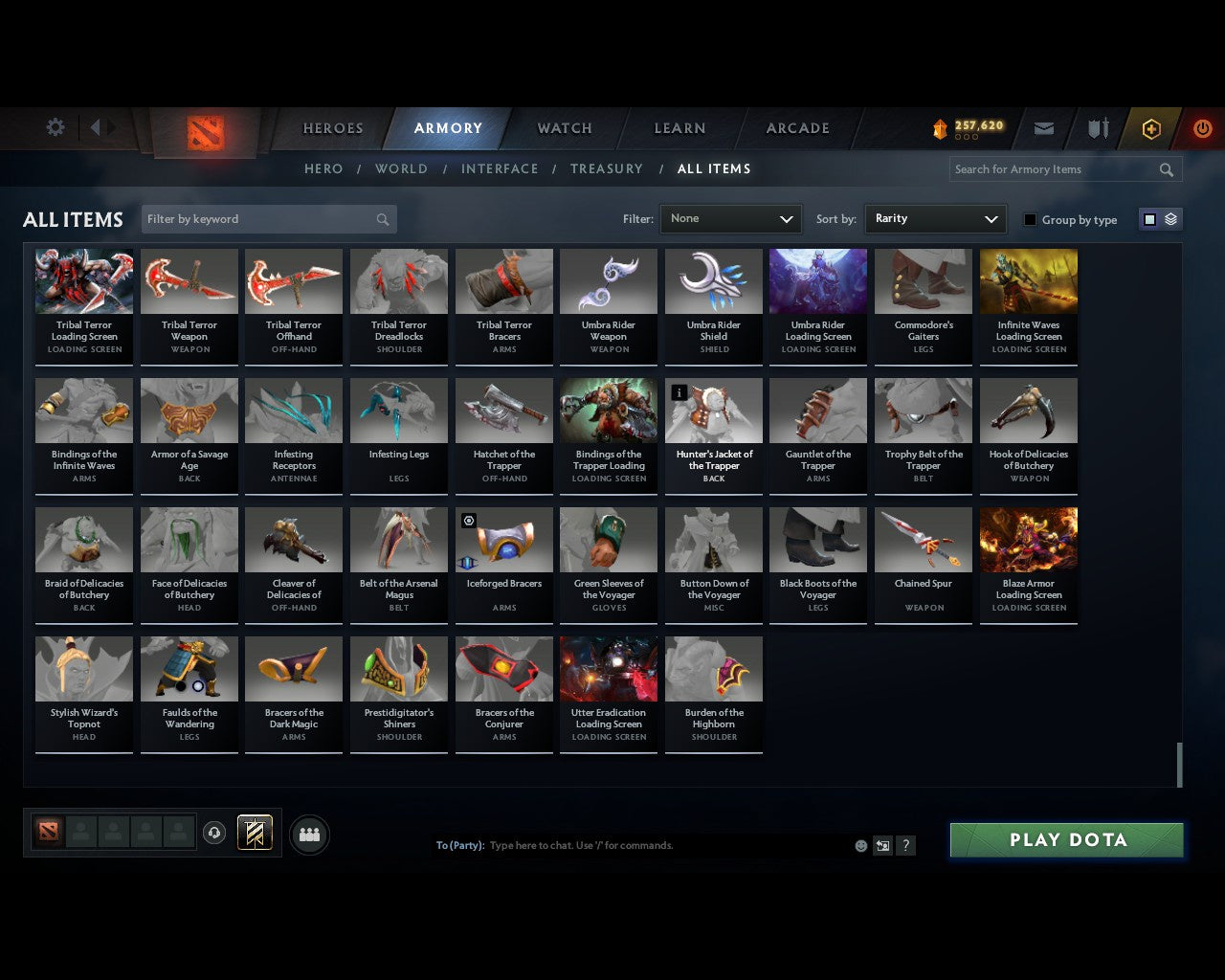The width and height of the screenshot is (1225, 980).
Task: Select TREASURY in the breadcrumb menu
Action: (x=607, y=168)
